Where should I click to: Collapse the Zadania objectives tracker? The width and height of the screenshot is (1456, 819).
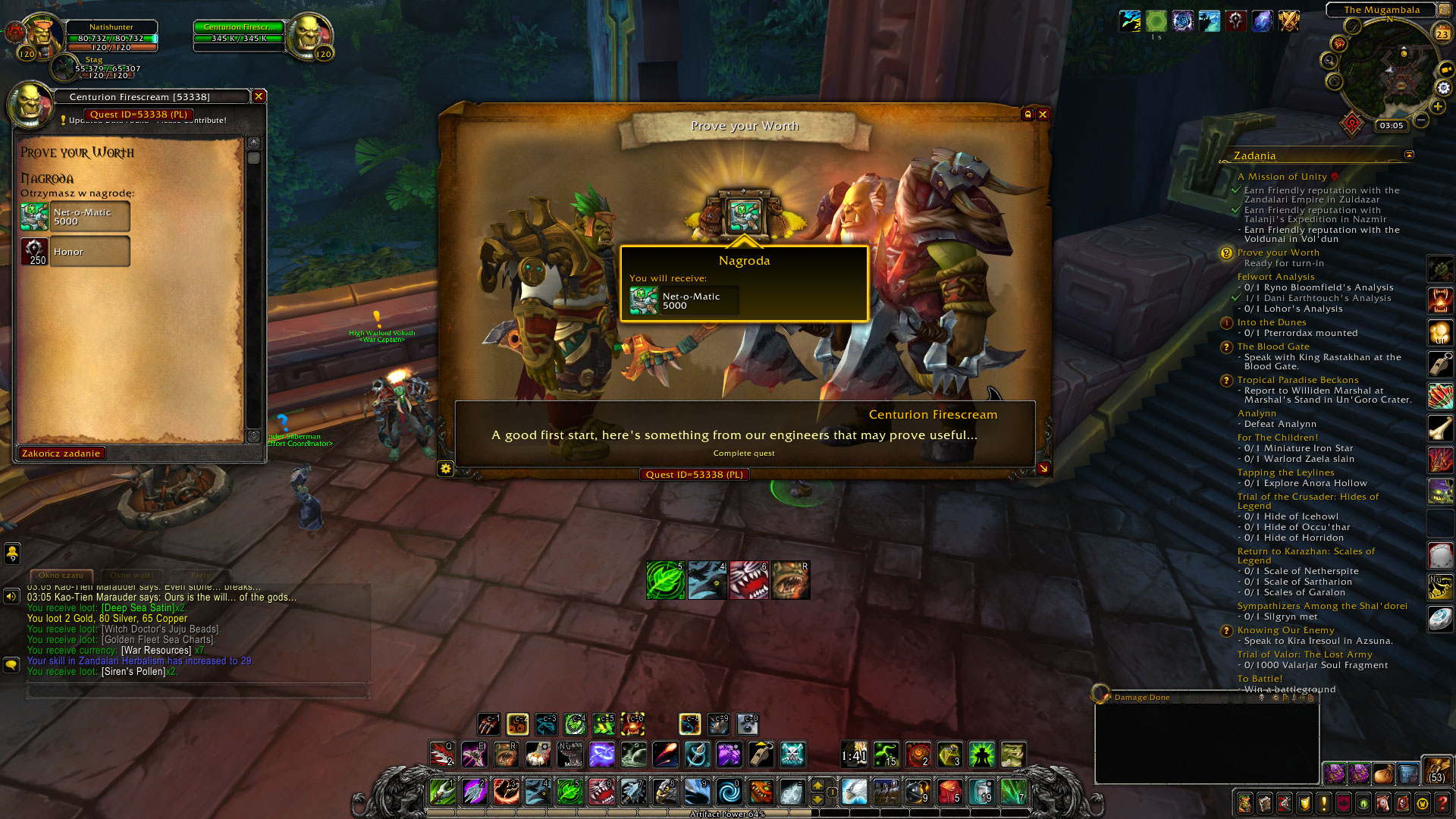click(x=1408, y=153)
